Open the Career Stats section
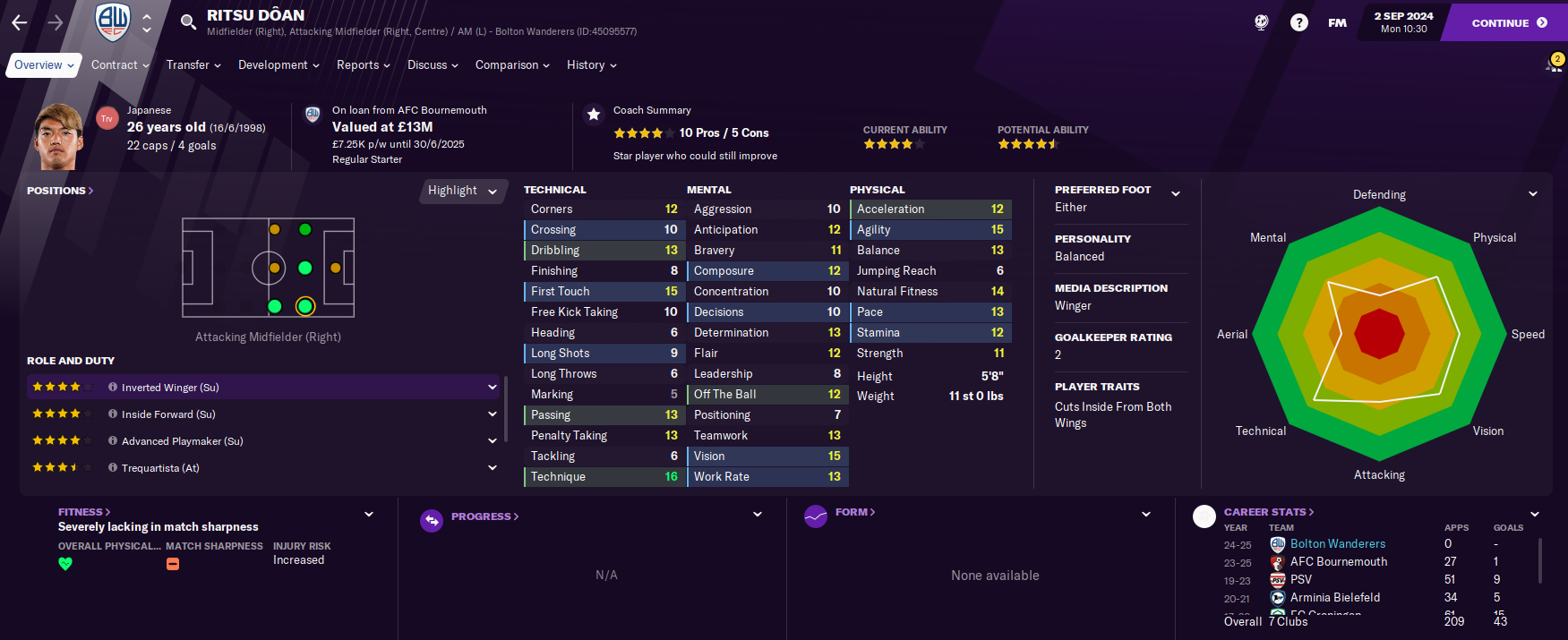This screenshot has width=1568, height=640. (1269, 512)
